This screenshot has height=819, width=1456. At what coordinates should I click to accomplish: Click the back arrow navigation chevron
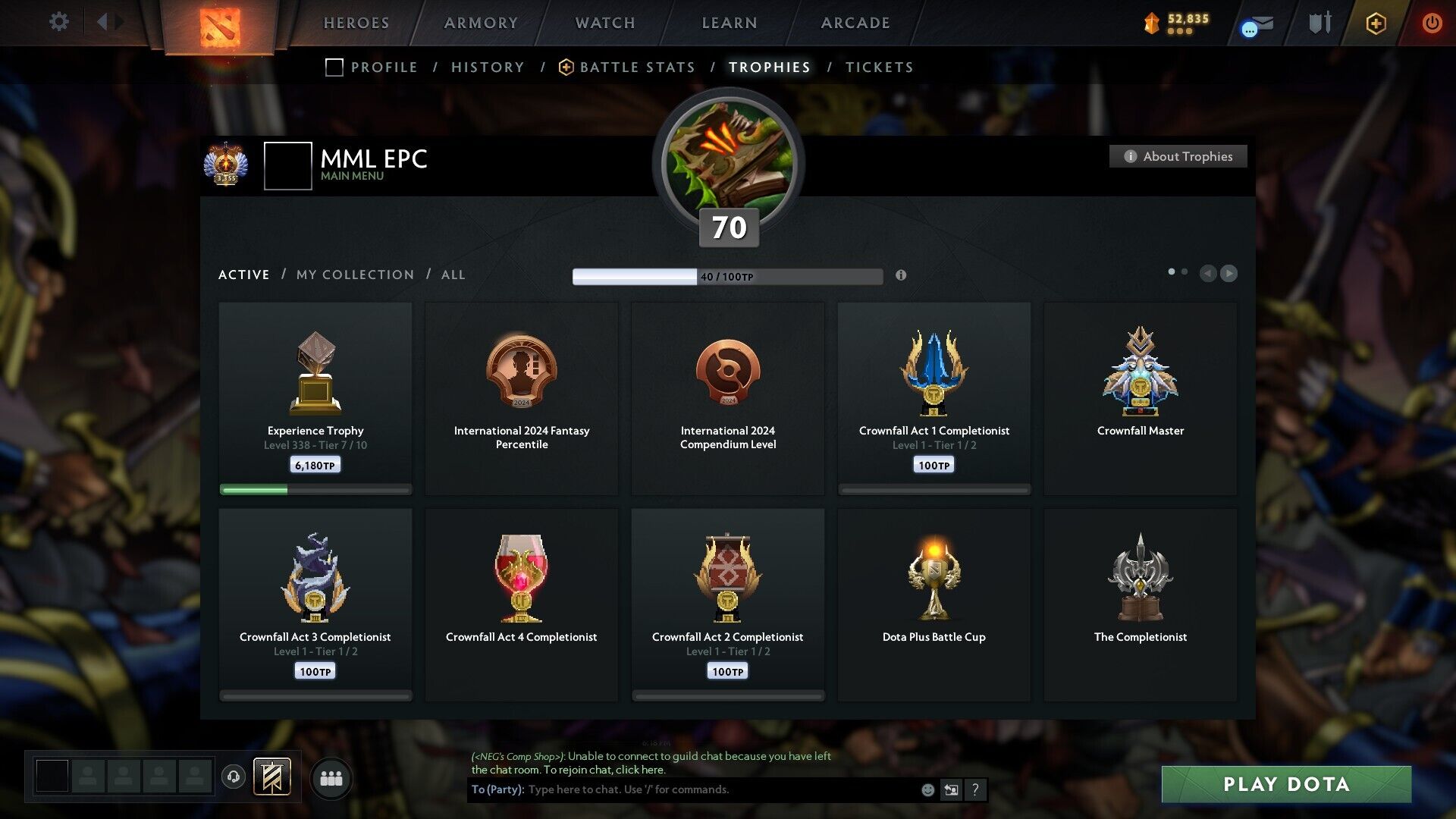point(104,22)
